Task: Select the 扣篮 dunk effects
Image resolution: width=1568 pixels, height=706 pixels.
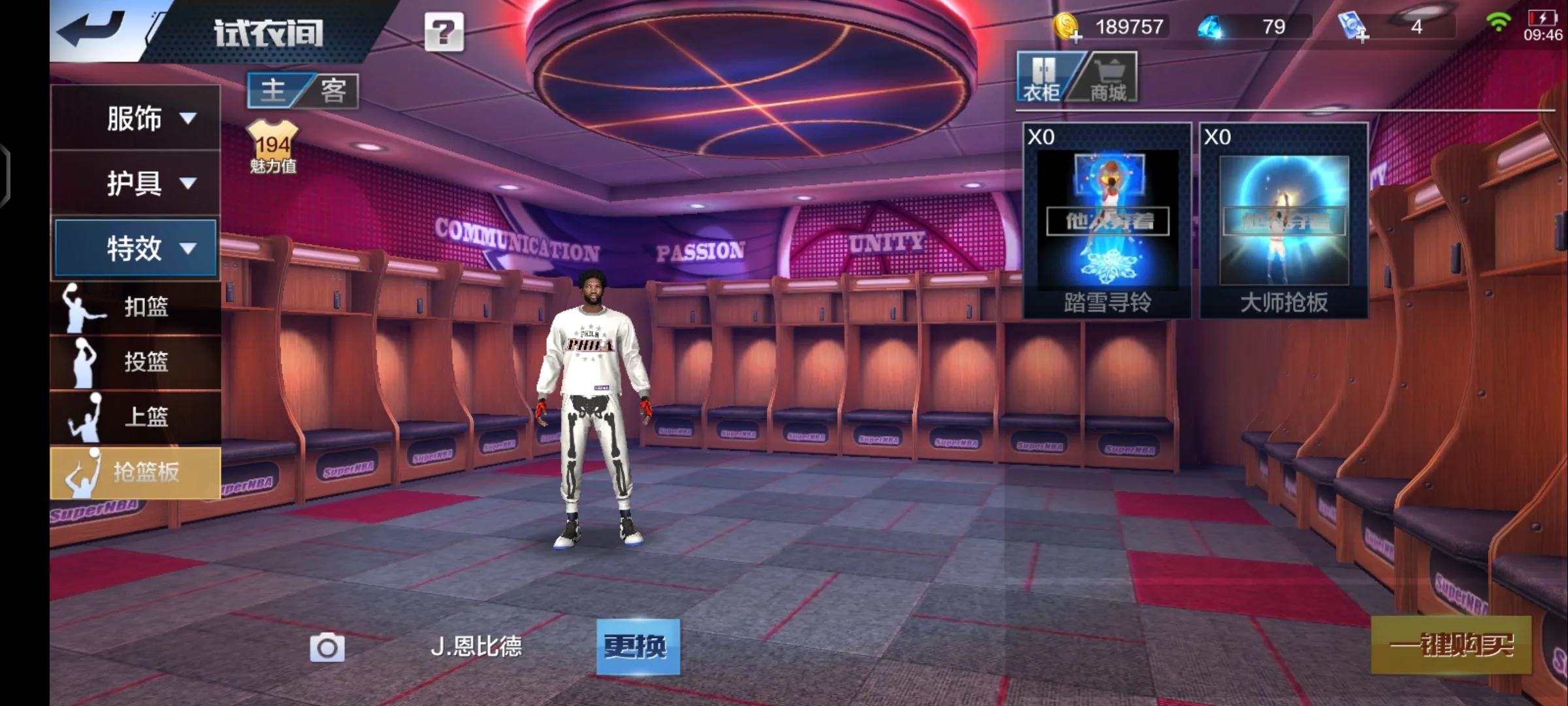Action: tap(136, 307)
